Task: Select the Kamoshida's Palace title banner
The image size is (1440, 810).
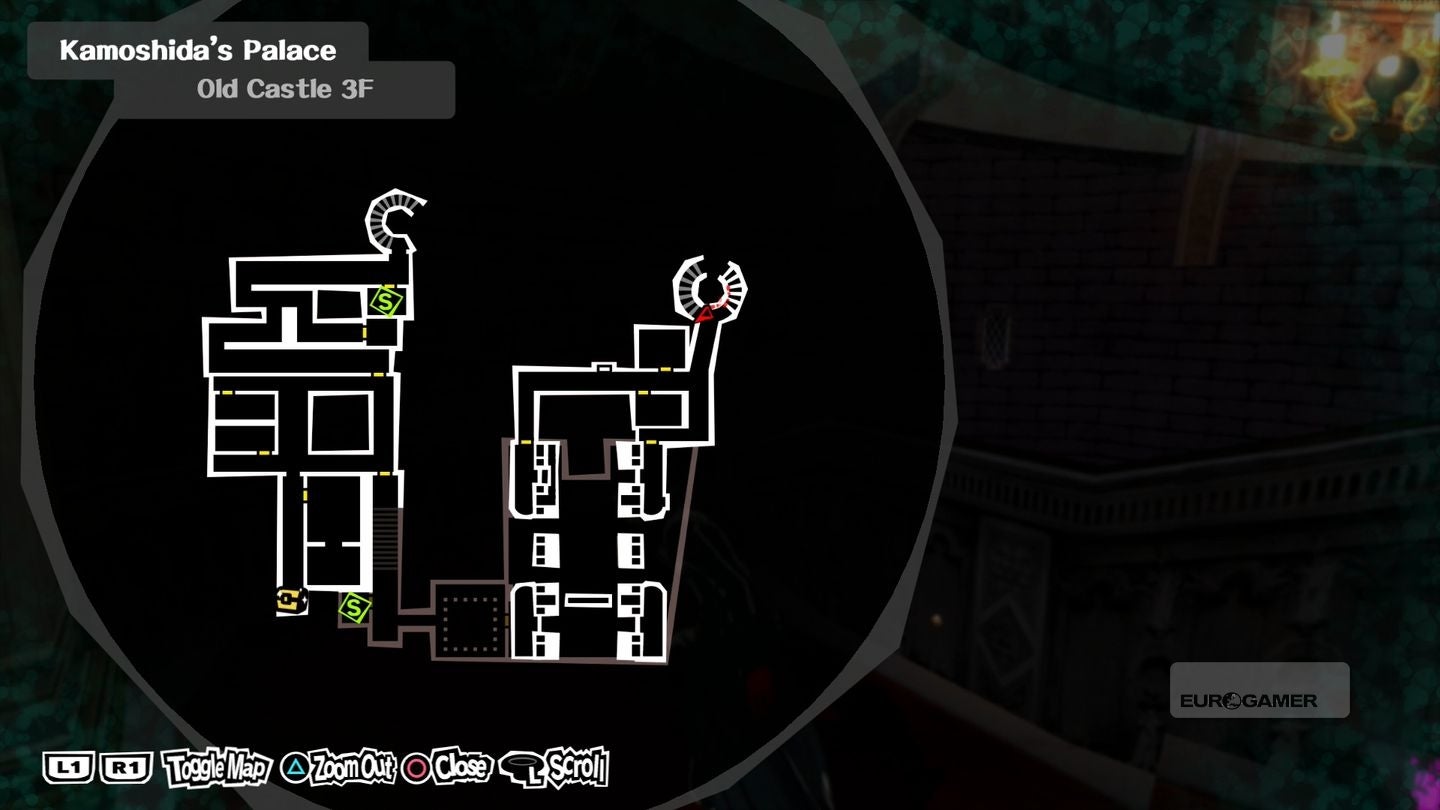Action: tap(197, 49)
